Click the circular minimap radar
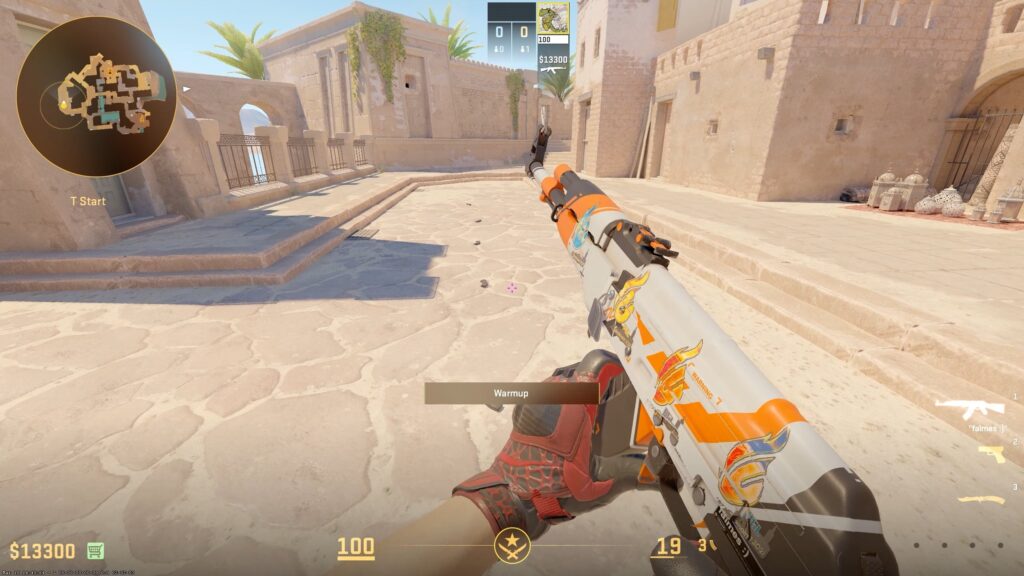 [96, 96]
